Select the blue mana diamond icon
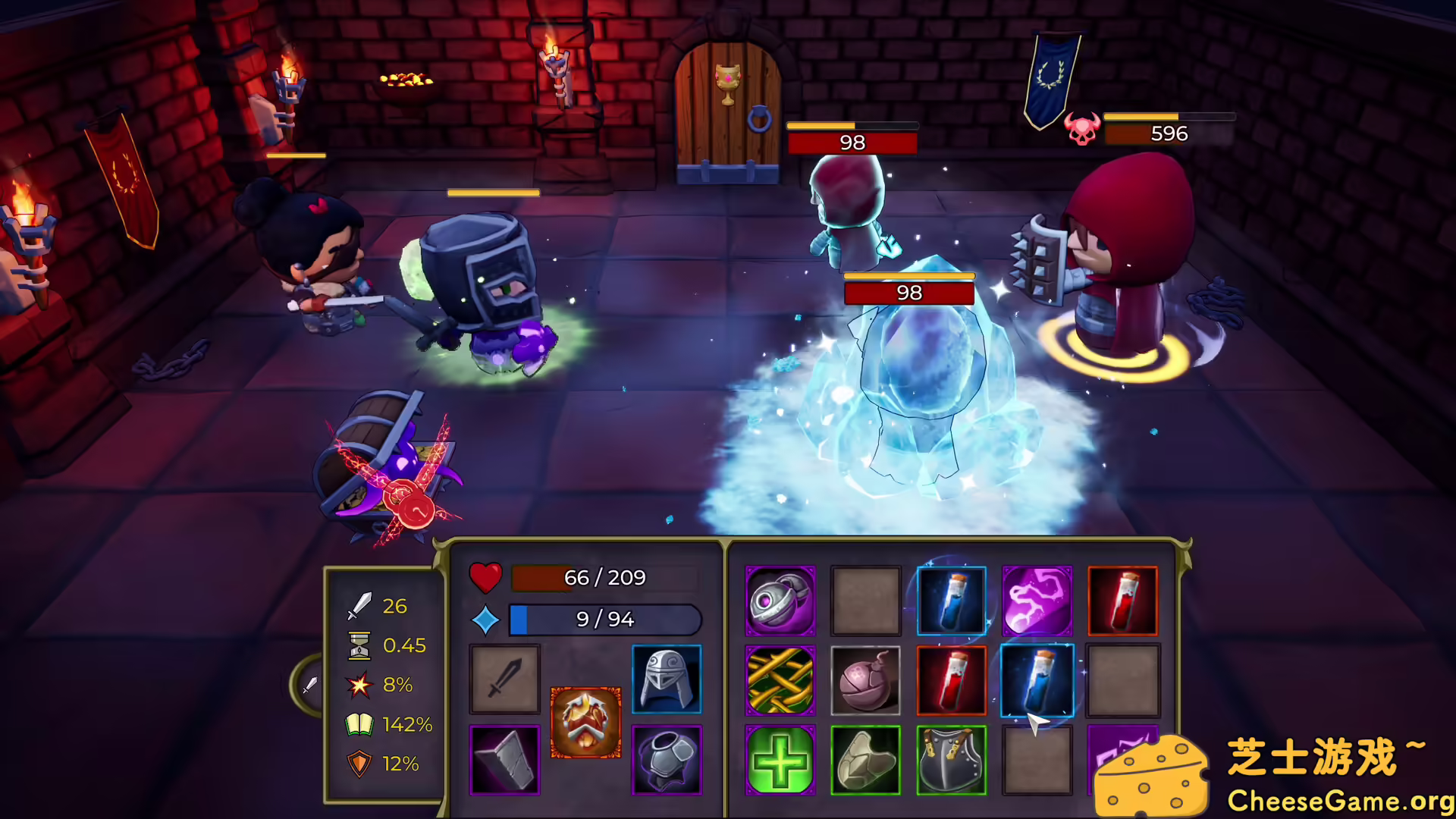 (488, 619)
